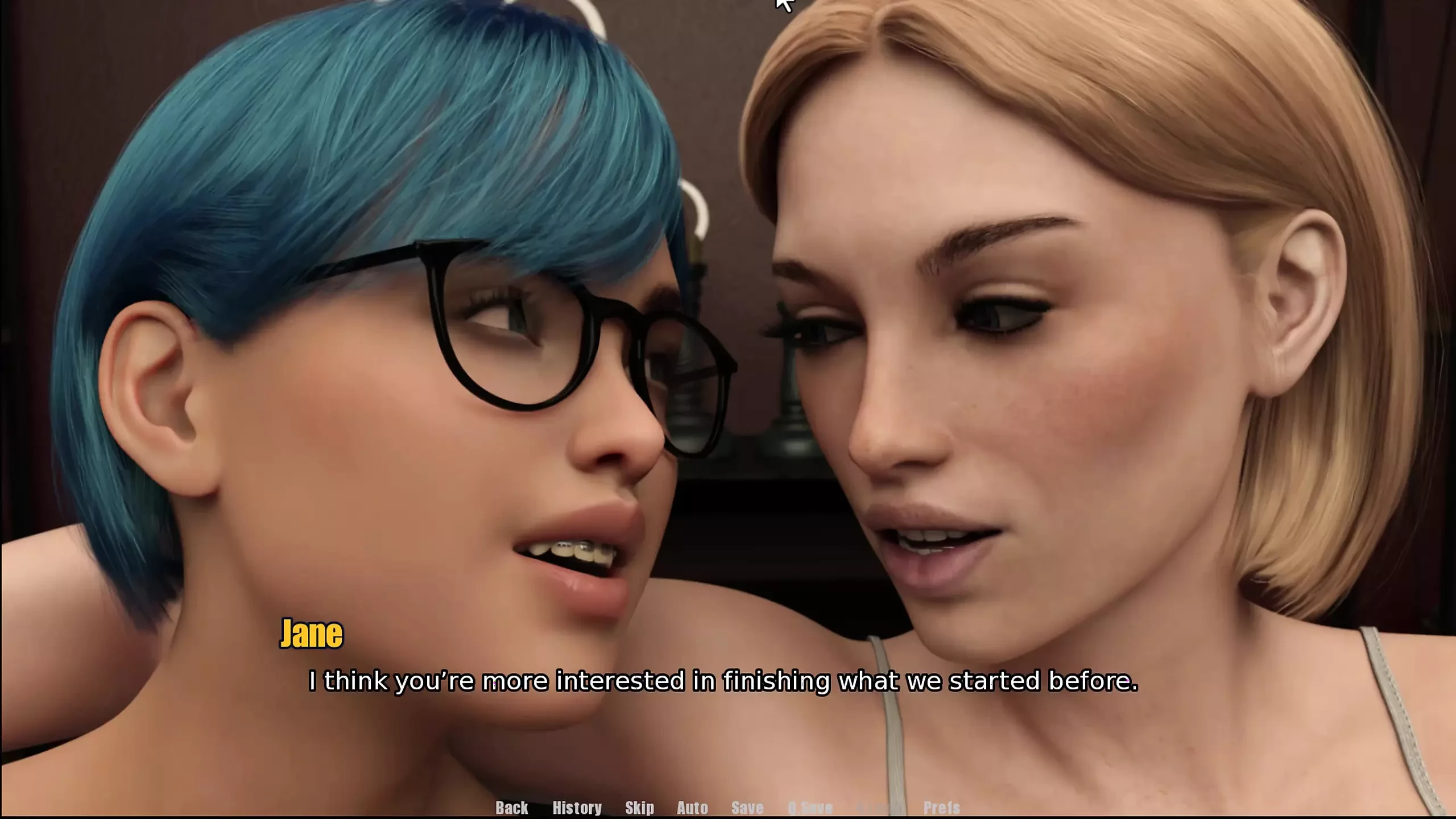Open the dialogue History log
1456x819 pixels.
tap(577, 807)
